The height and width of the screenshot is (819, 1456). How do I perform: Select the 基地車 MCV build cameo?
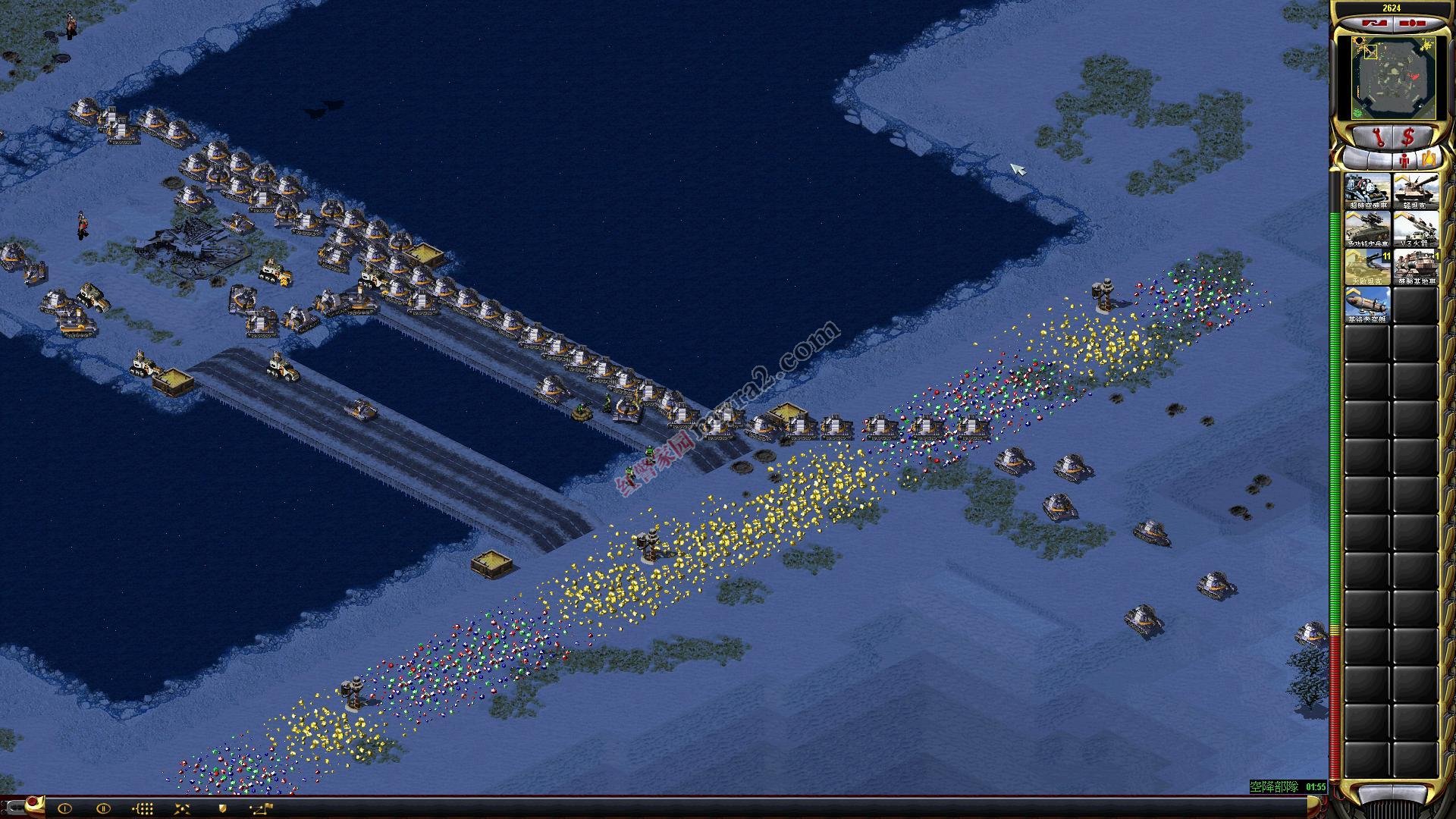tap(1415, 267)
